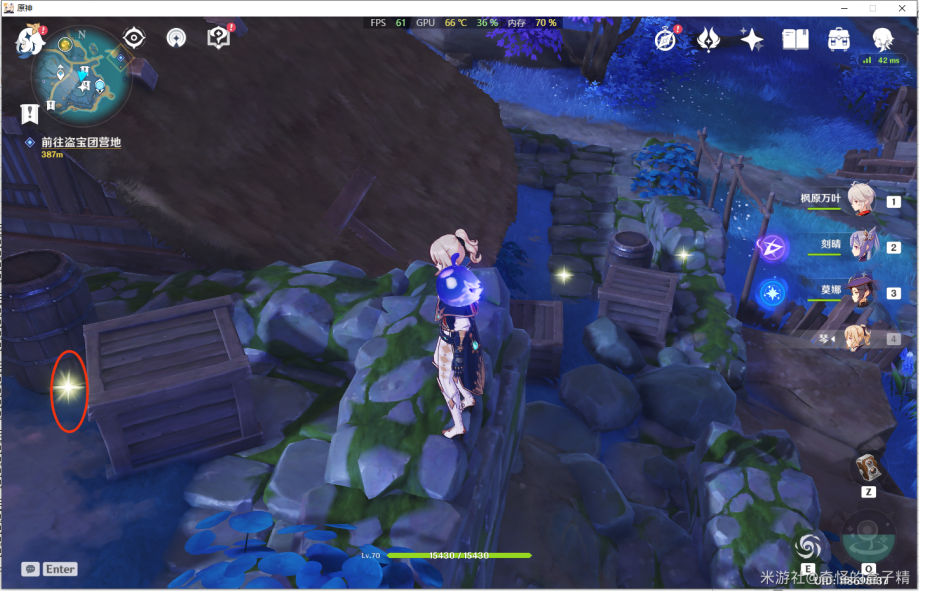Activate the swirl elemental skill
925x600 pixels.
(809, 546)
